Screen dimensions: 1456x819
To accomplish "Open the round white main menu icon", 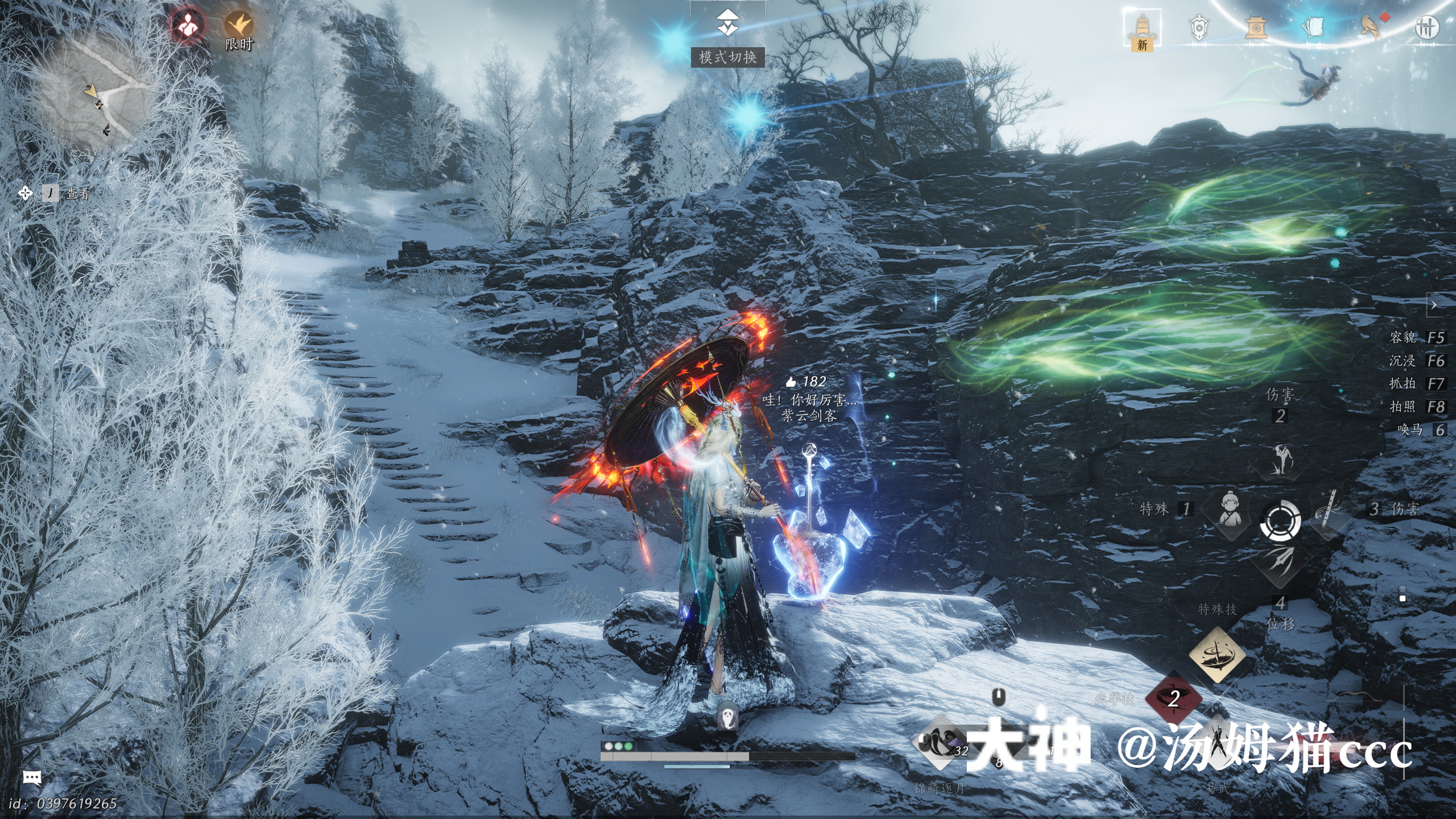I will (1426, 27).
